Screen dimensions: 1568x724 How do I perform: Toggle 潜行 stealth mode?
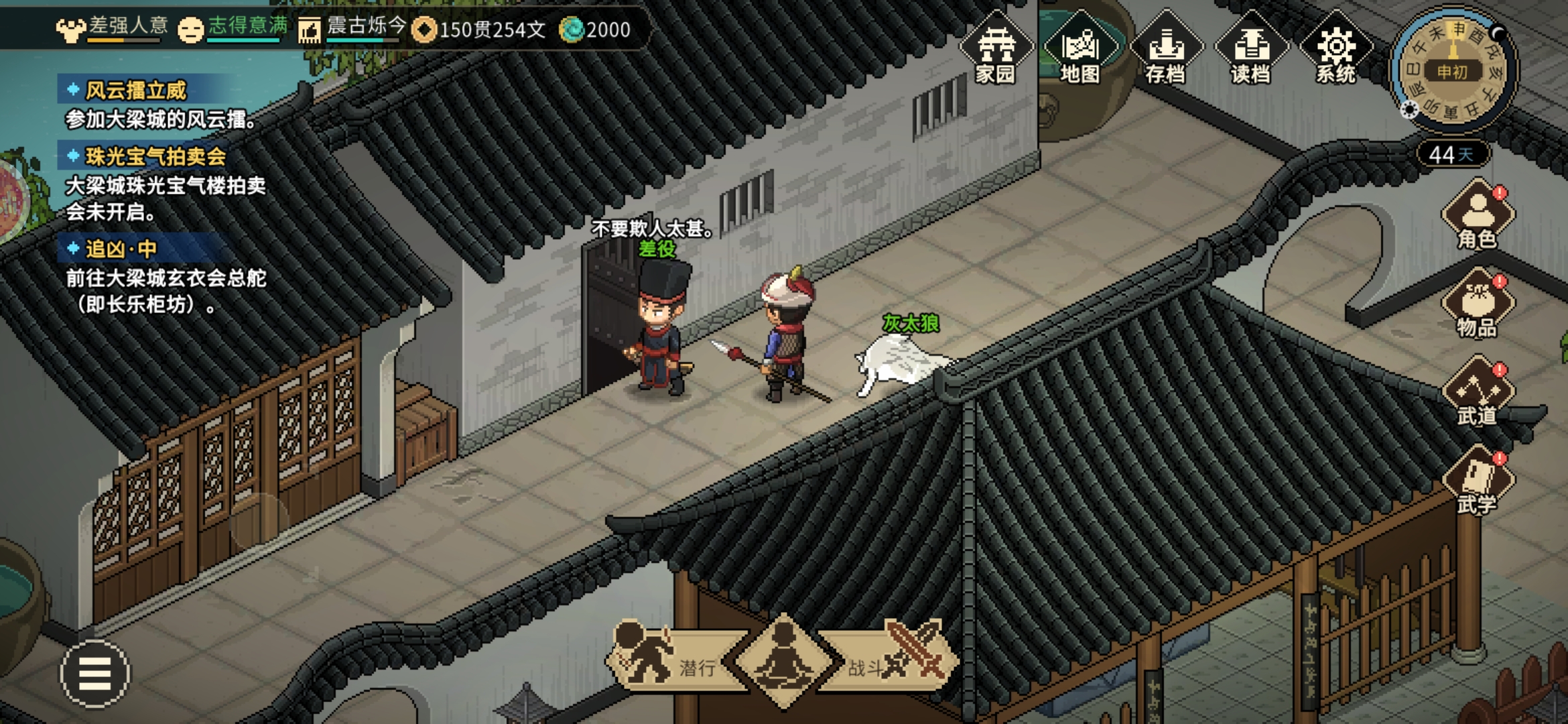(x=670, y=660)
